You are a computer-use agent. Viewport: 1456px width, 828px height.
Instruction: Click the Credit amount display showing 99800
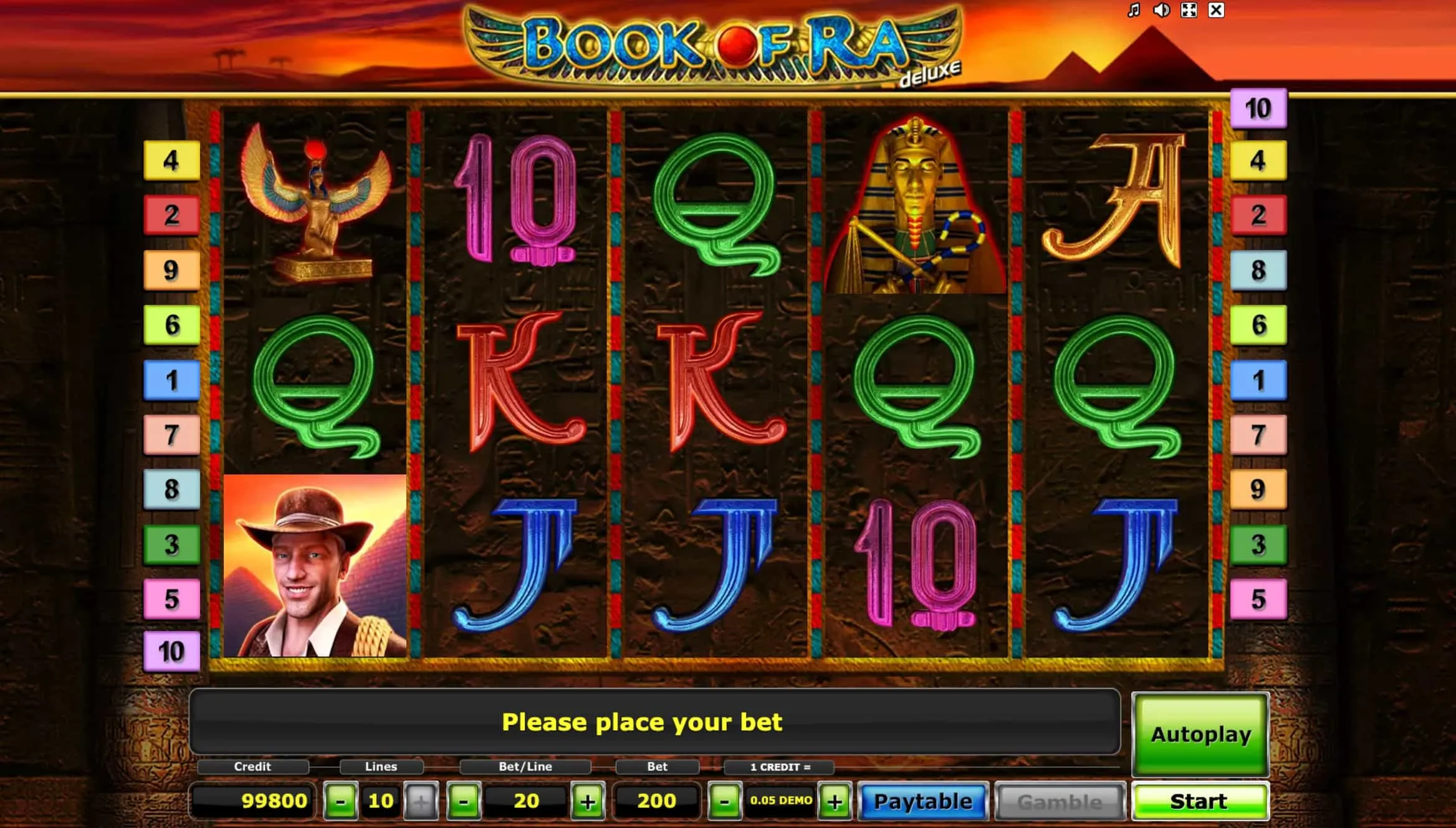pos(274,801)
